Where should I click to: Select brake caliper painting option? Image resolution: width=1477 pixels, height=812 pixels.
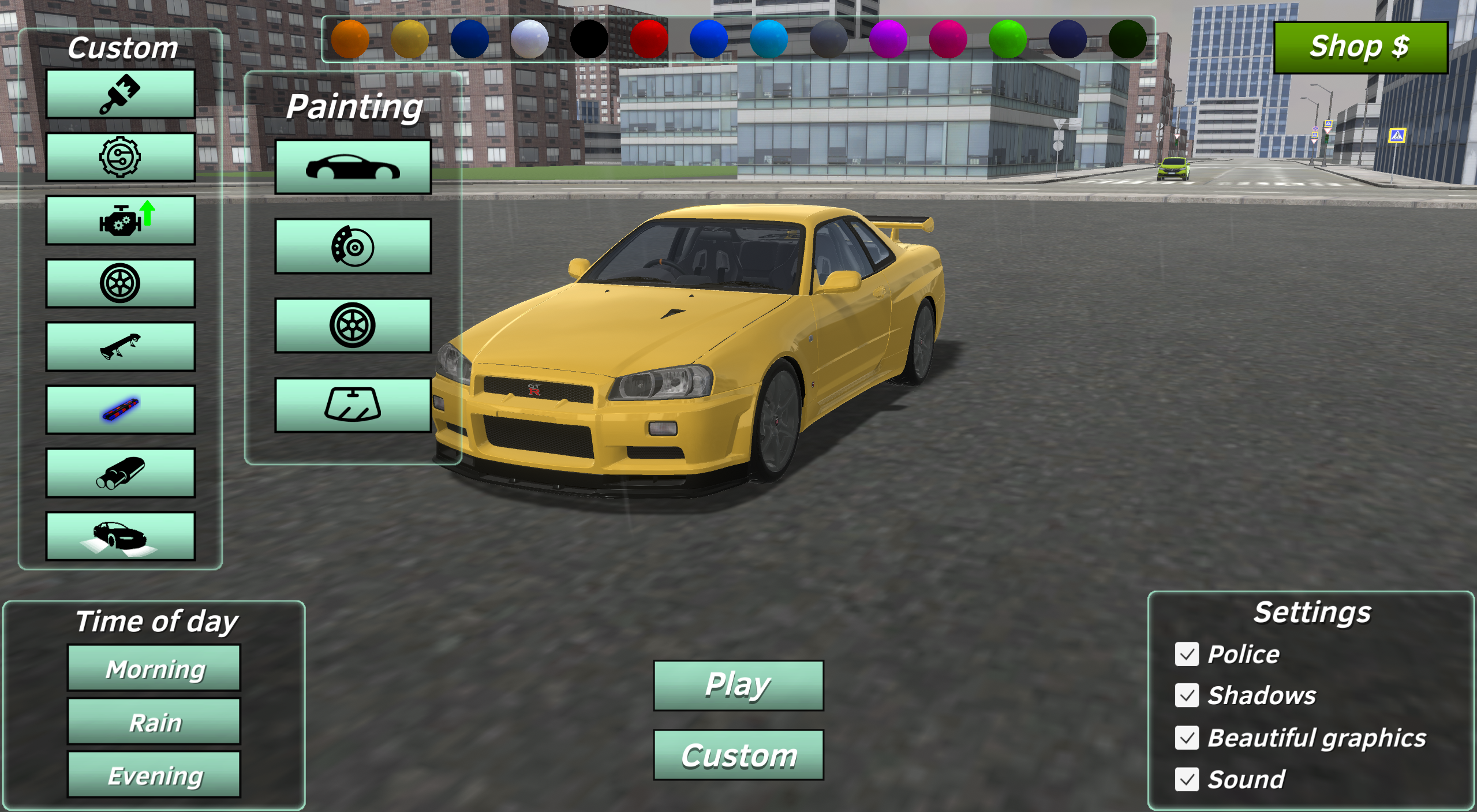click(x=353, y=246)
